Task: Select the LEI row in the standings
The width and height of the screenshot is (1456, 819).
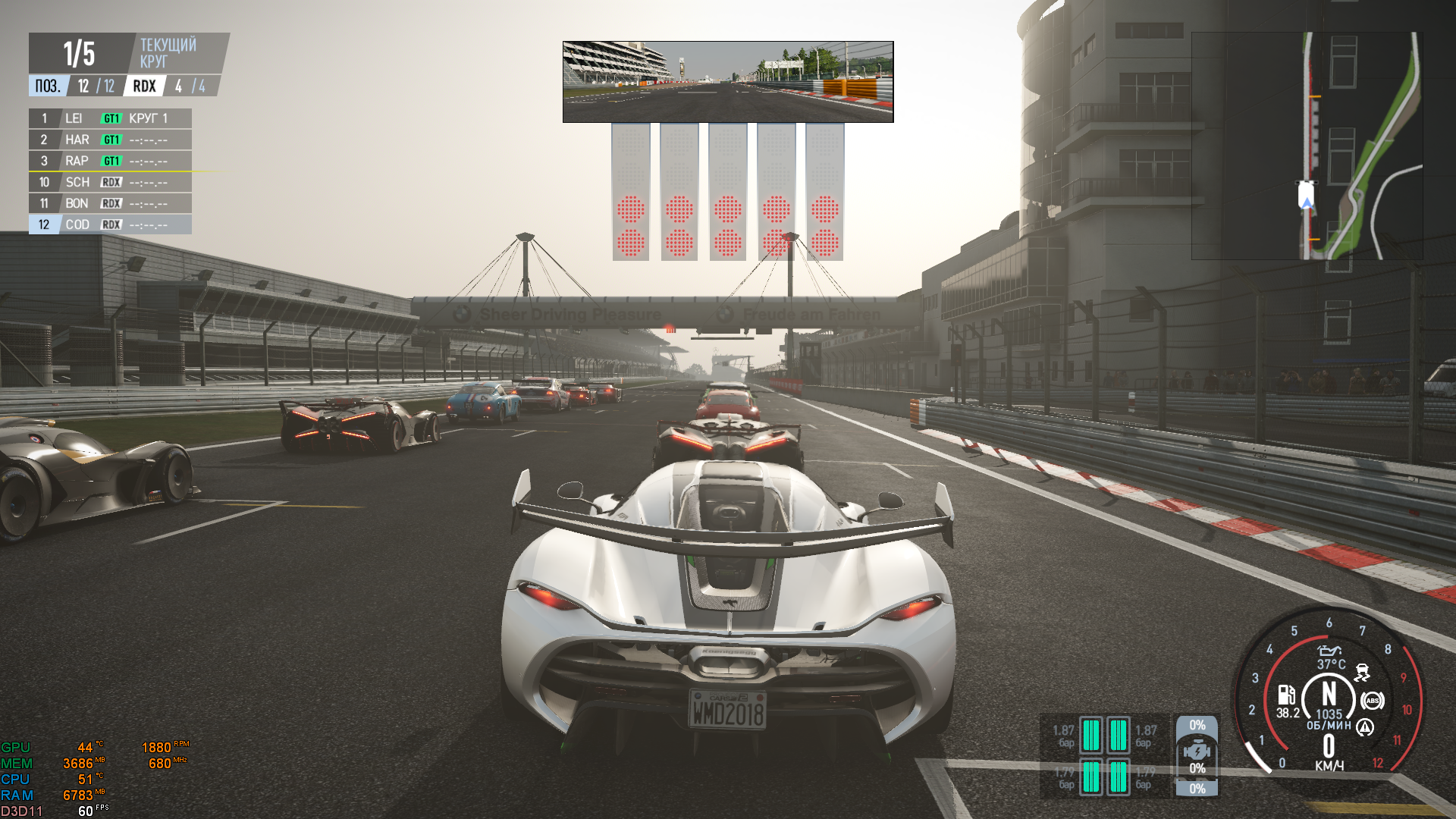Action: click(x=110, y=118)
